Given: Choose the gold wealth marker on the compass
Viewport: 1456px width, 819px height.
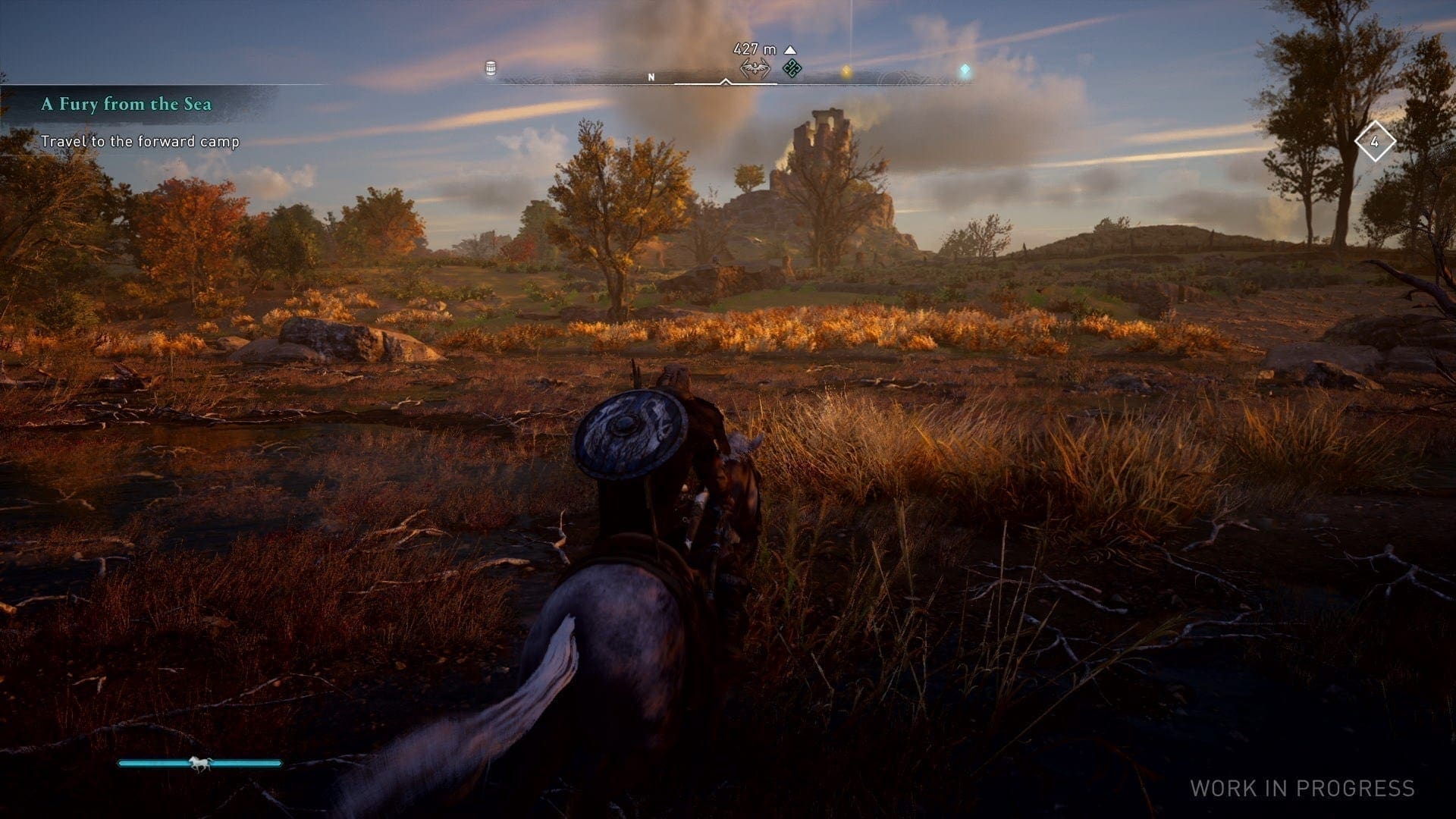Looking at the screenshot, I should point(846,71).
